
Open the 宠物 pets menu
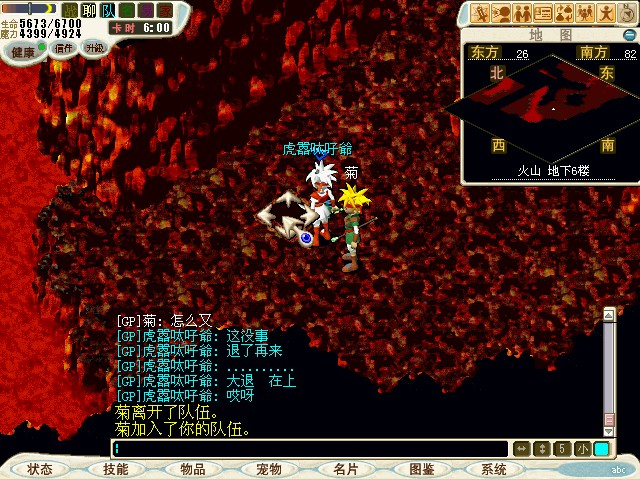click(269, 469)
